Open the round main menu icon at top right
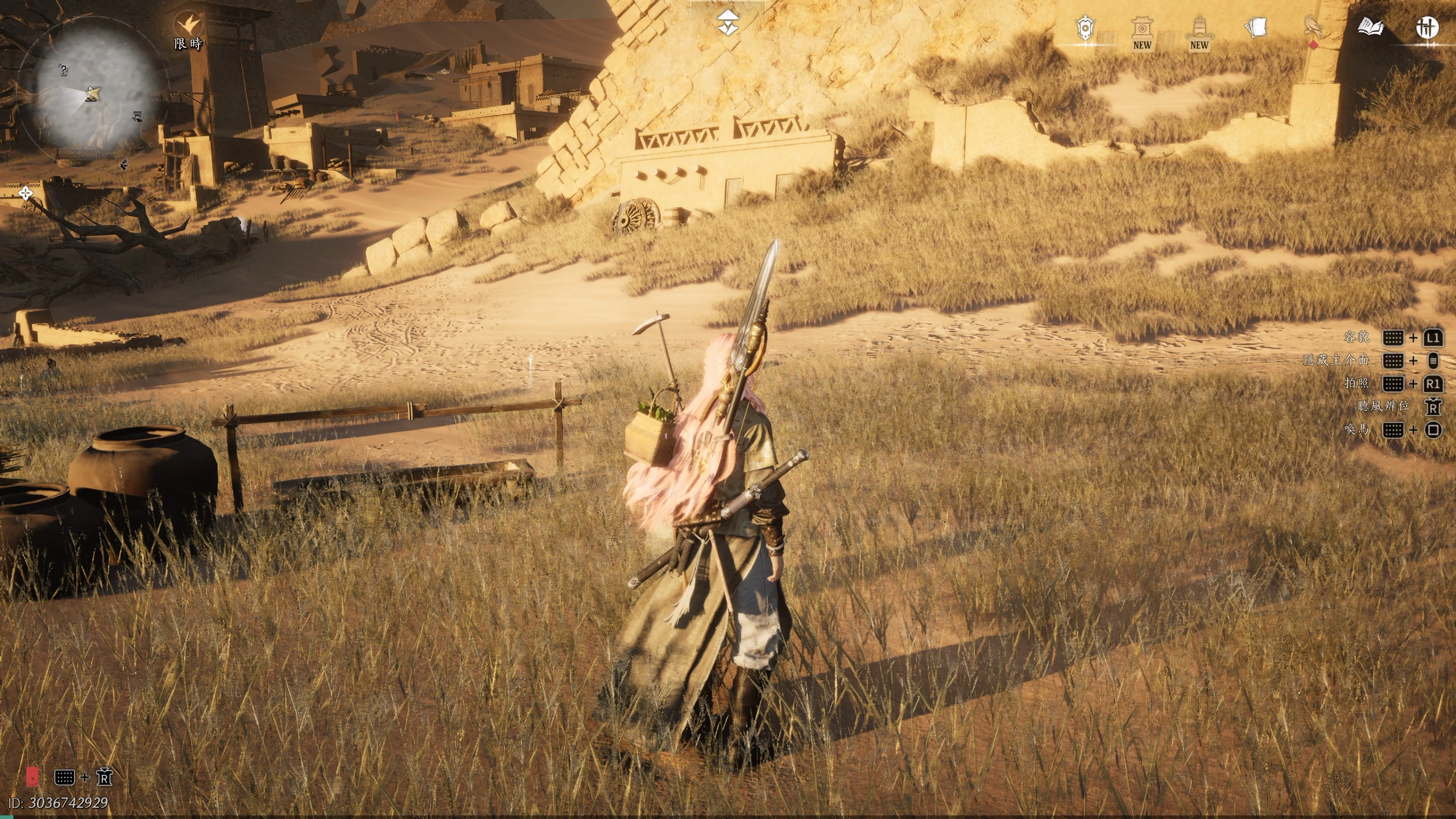Screen dimensions: 1456x819 pos(1428,27)
